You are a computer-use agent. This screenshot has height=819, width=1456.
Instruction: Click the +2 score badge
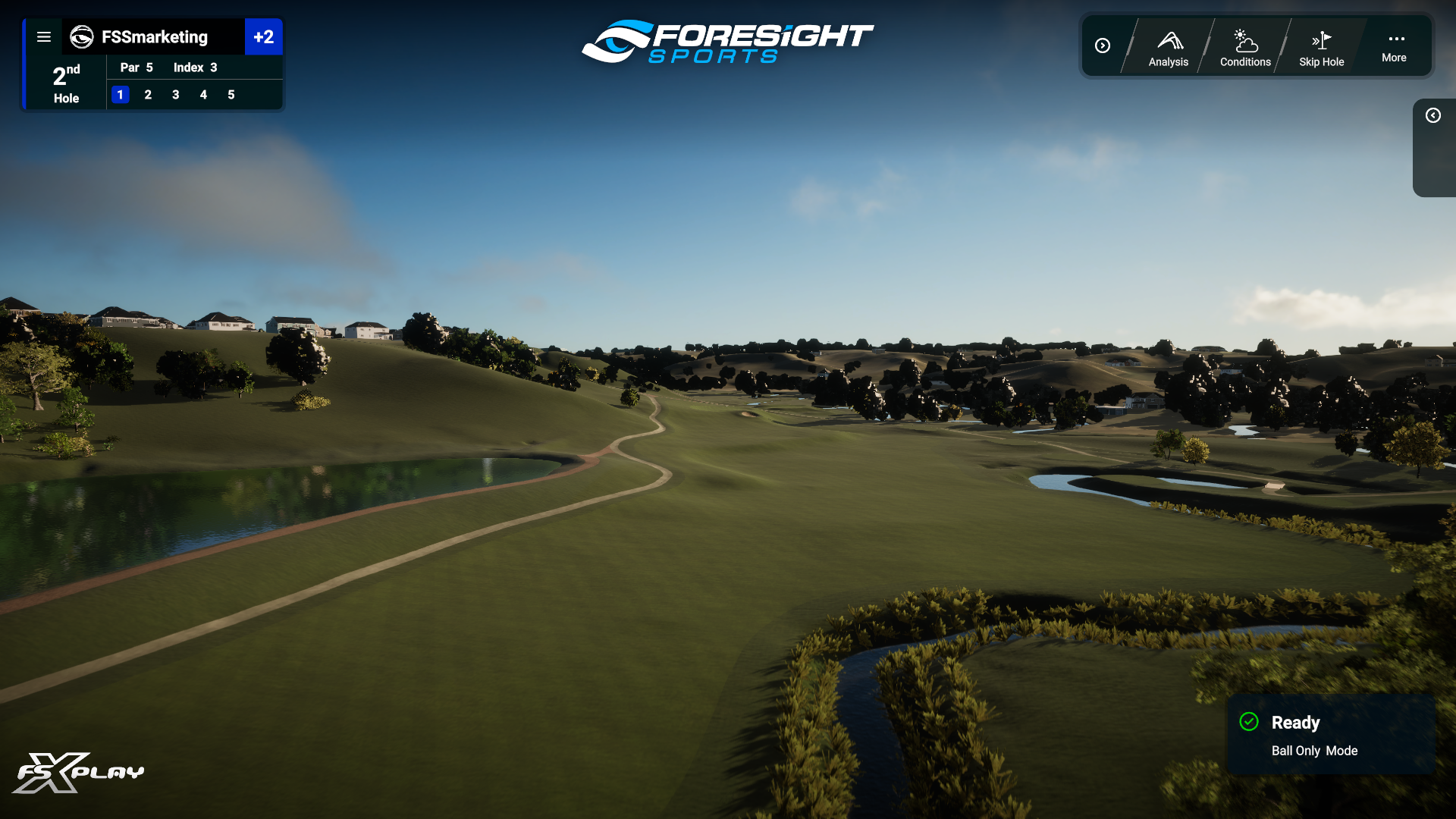pos(263,37)
